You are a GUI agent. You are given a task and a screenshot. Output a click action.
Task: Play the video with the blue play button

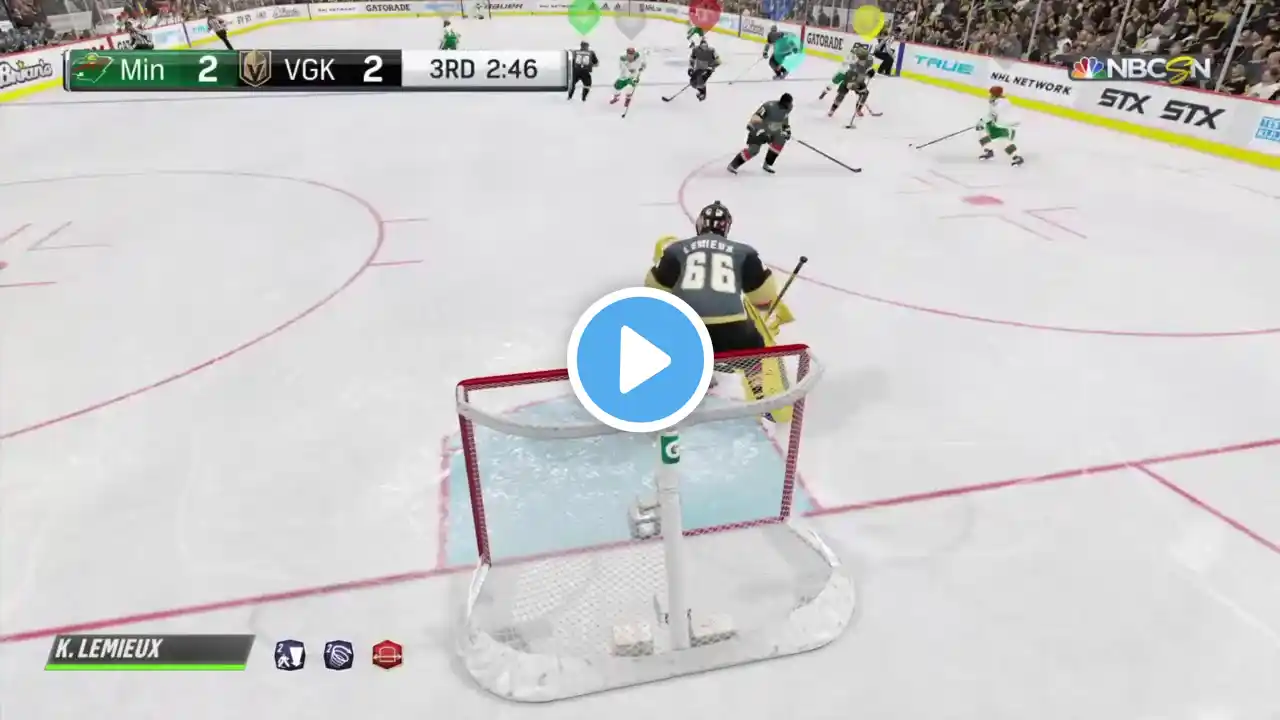point(640,360)
